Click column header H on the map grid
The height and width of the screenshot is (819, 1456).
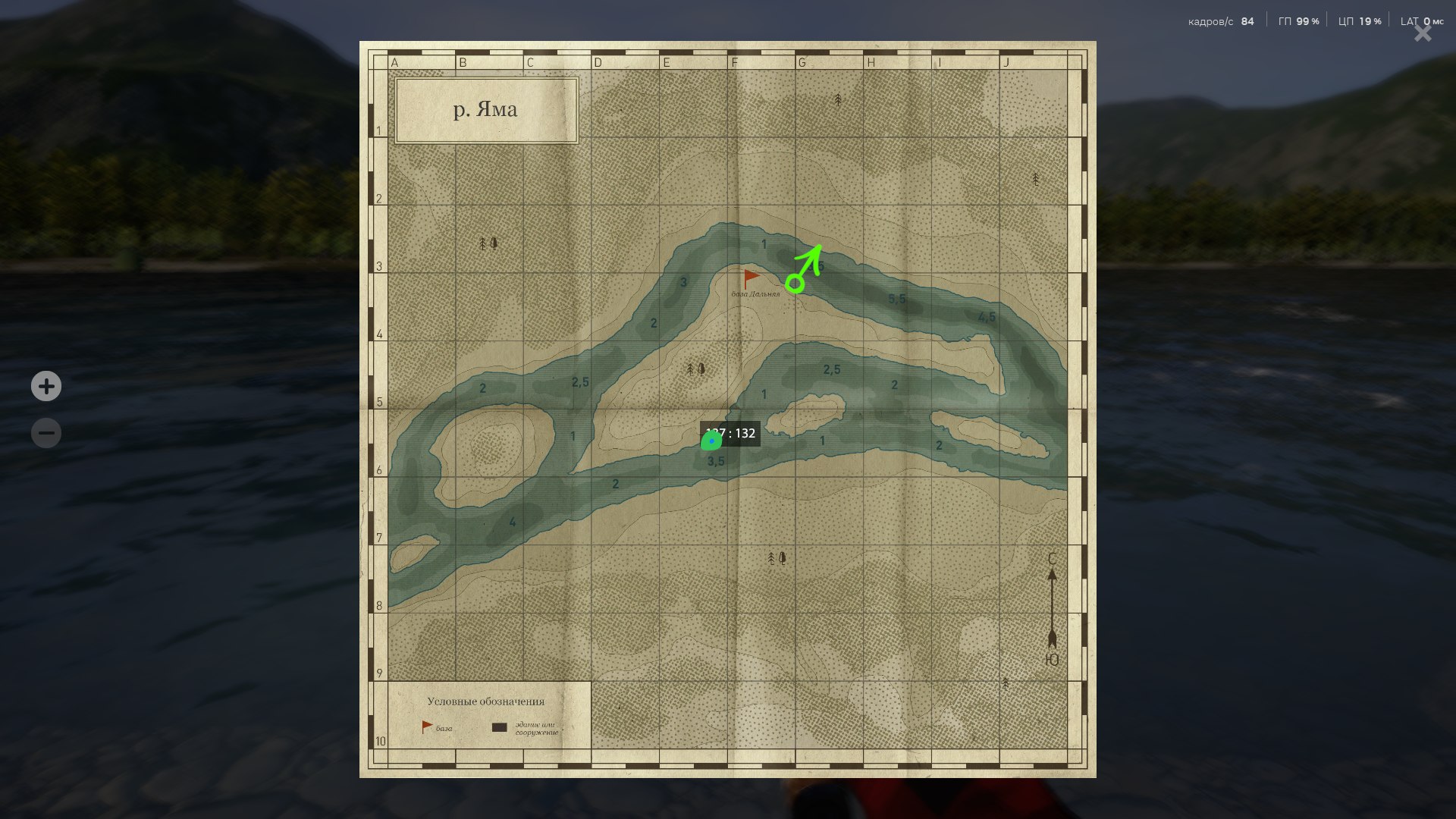pyautogui.click(x=869, y=62)
